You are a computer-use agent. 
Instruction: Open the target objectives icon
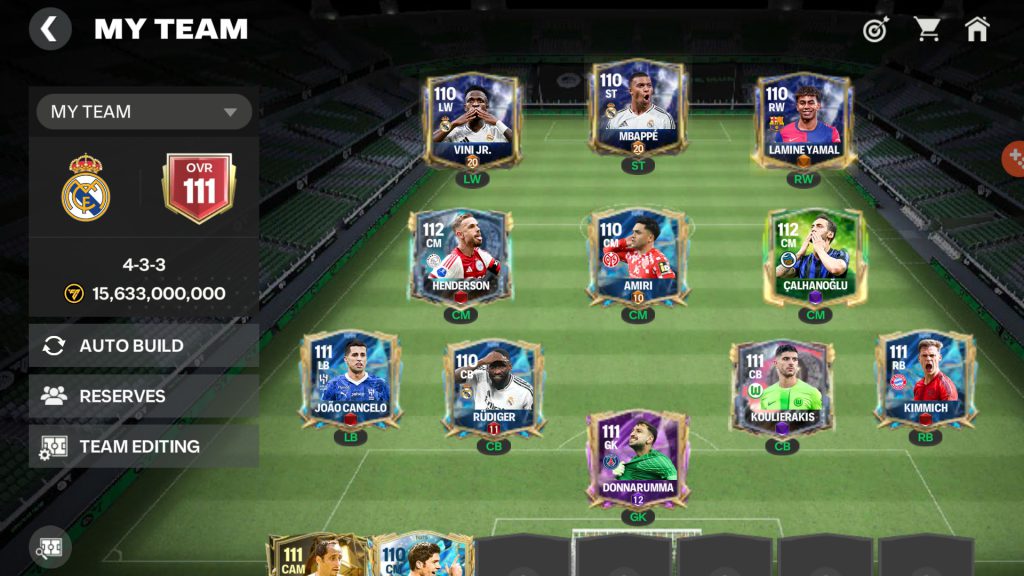click(x=876, y=29)
